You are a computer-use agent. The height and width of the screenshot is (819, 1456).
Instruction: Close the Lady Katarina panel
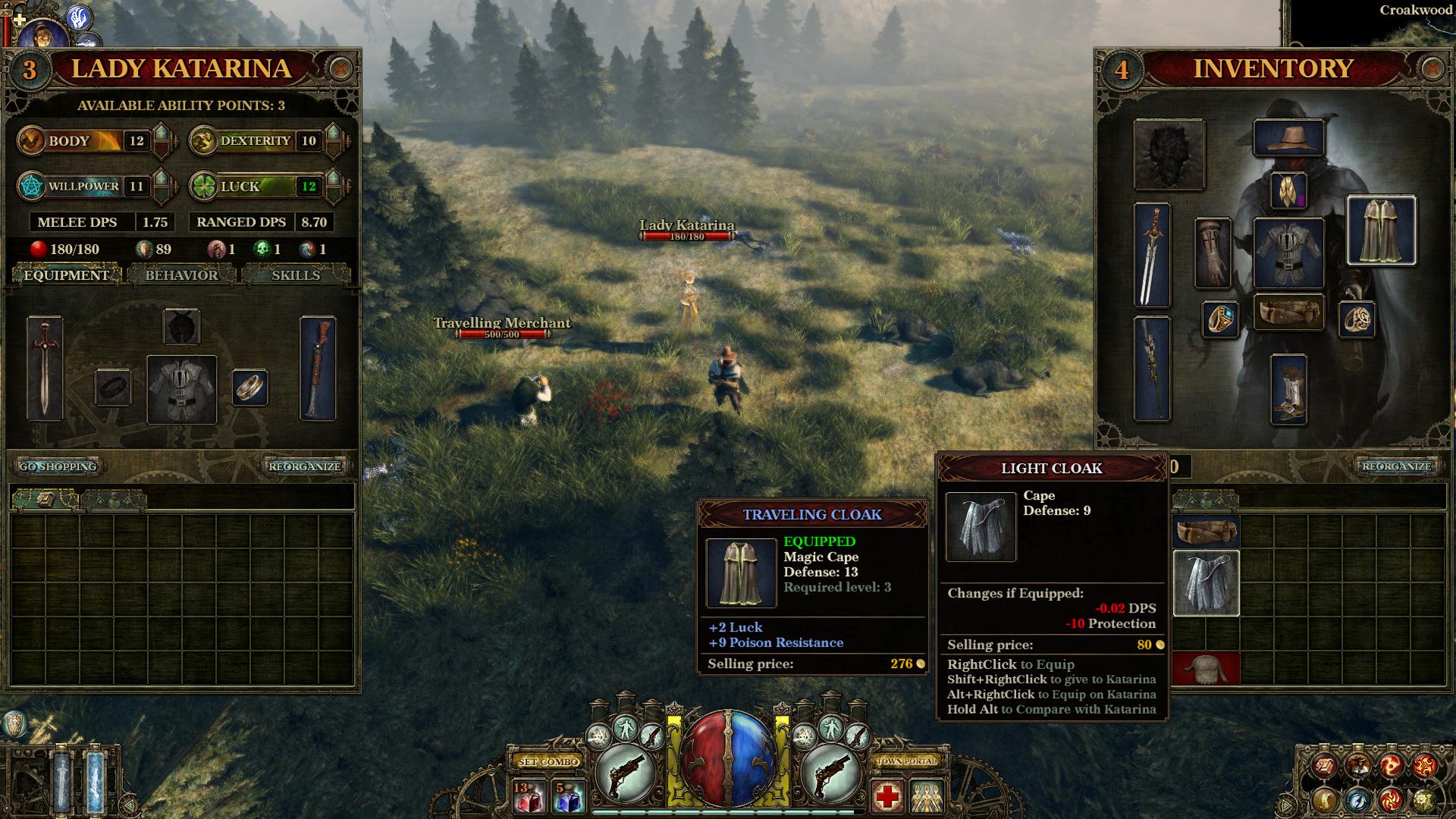[340, 69]
